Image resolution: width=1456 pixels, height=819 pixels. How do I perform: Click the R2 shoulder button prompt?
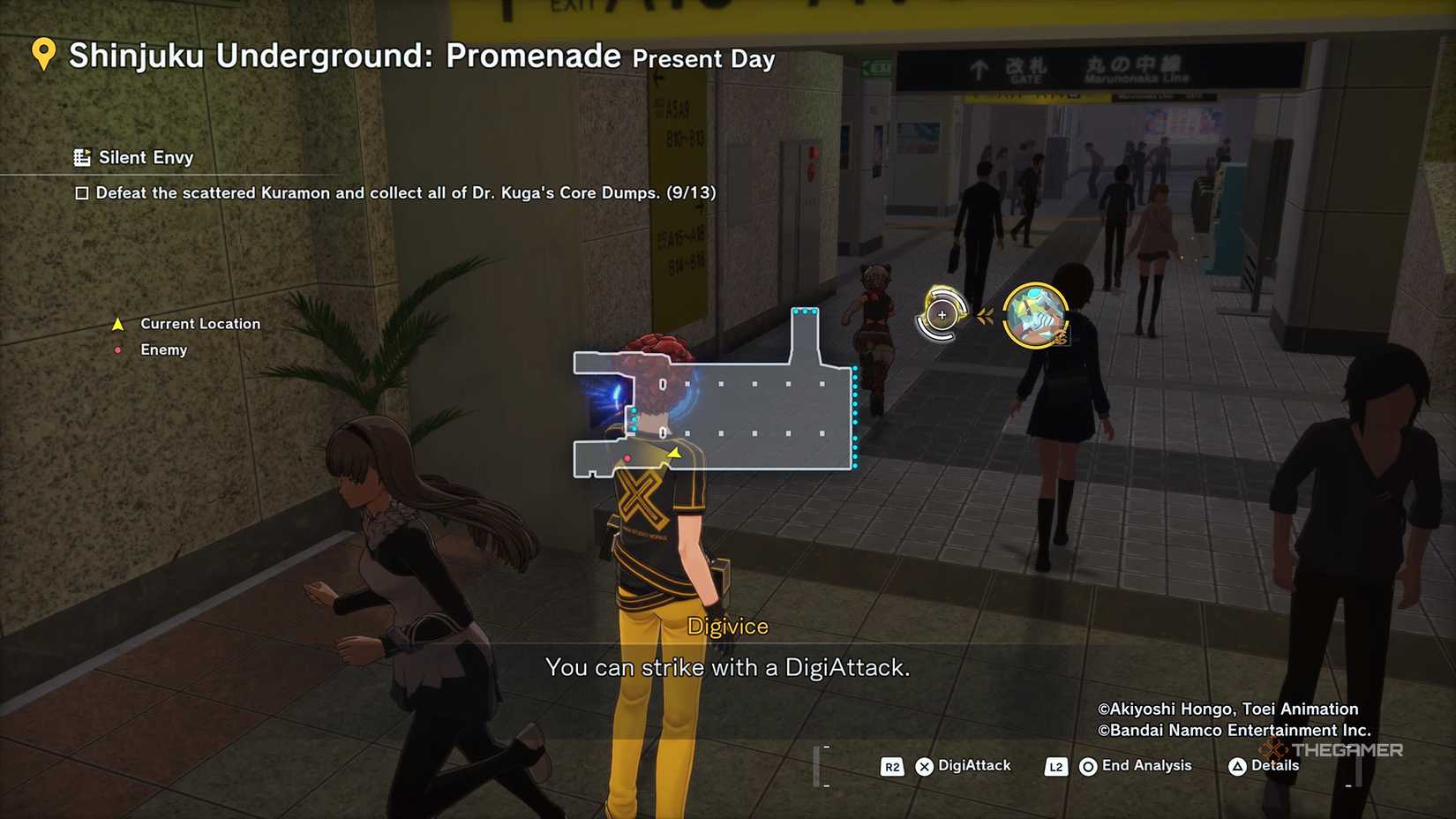pyautogui.click(x=890, y=766)
